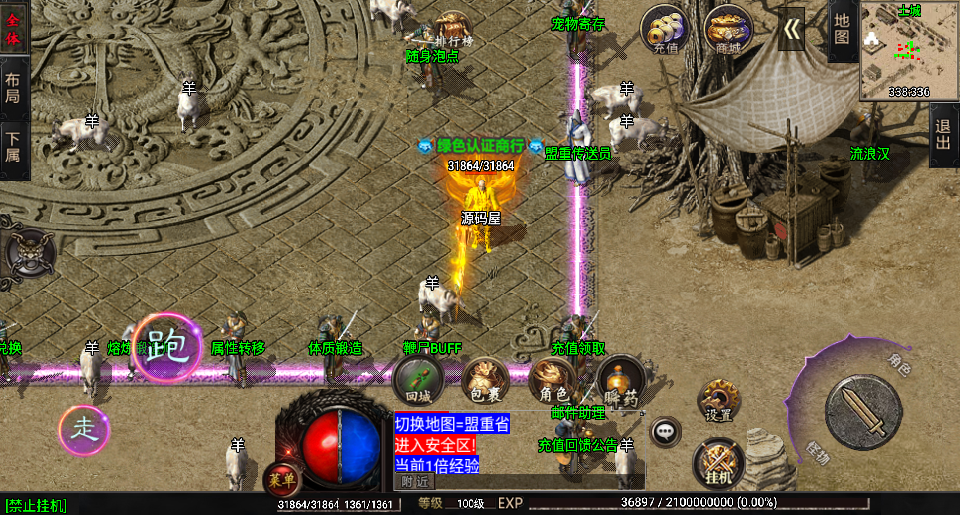Use the 回城 return-to-town scroll
The width and height of the screenshot is (960, 515).
click(418, 378)
